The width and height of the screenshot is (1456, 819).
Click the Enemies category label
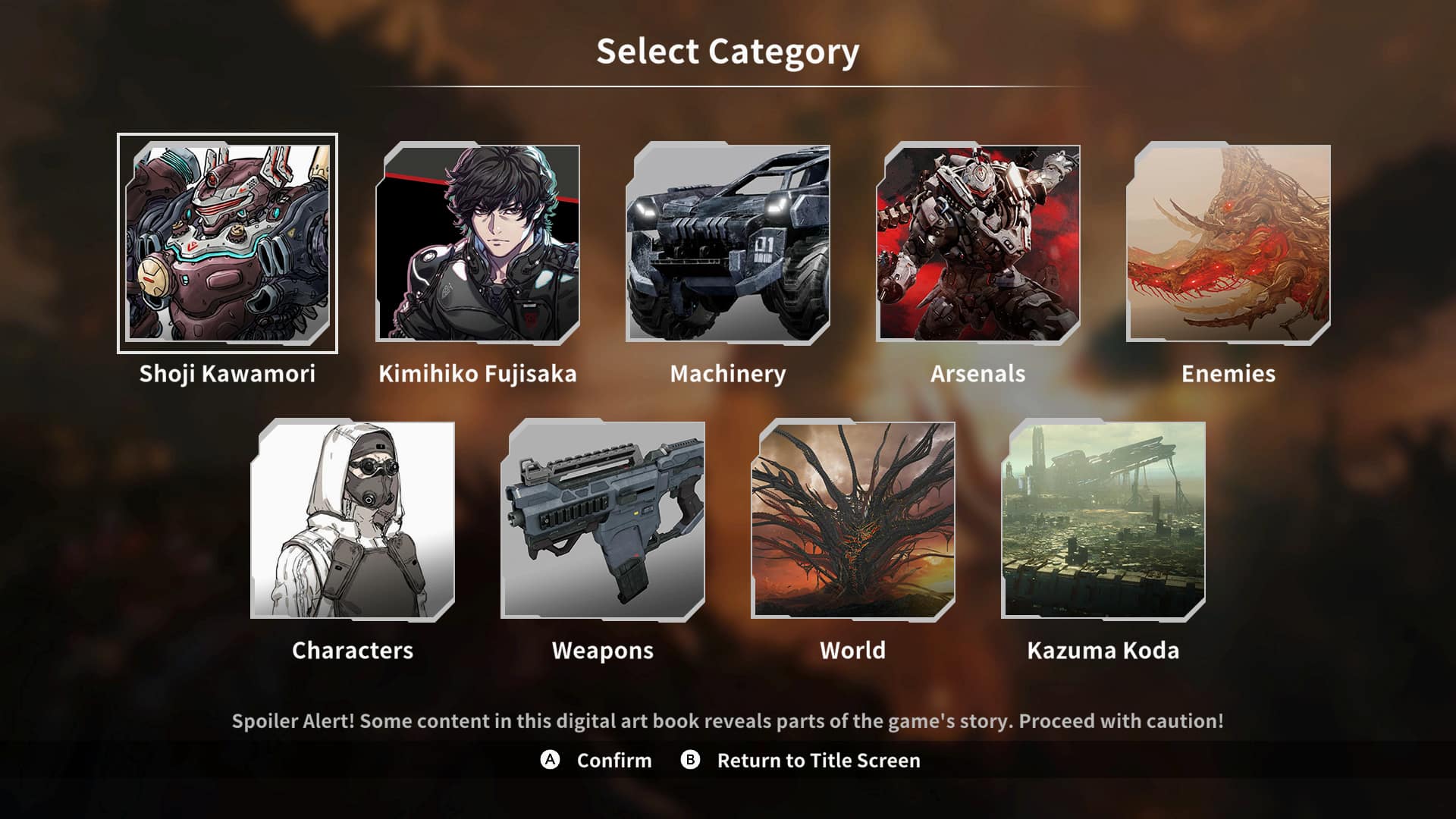pyautogui.click(x=1228, y=373)
